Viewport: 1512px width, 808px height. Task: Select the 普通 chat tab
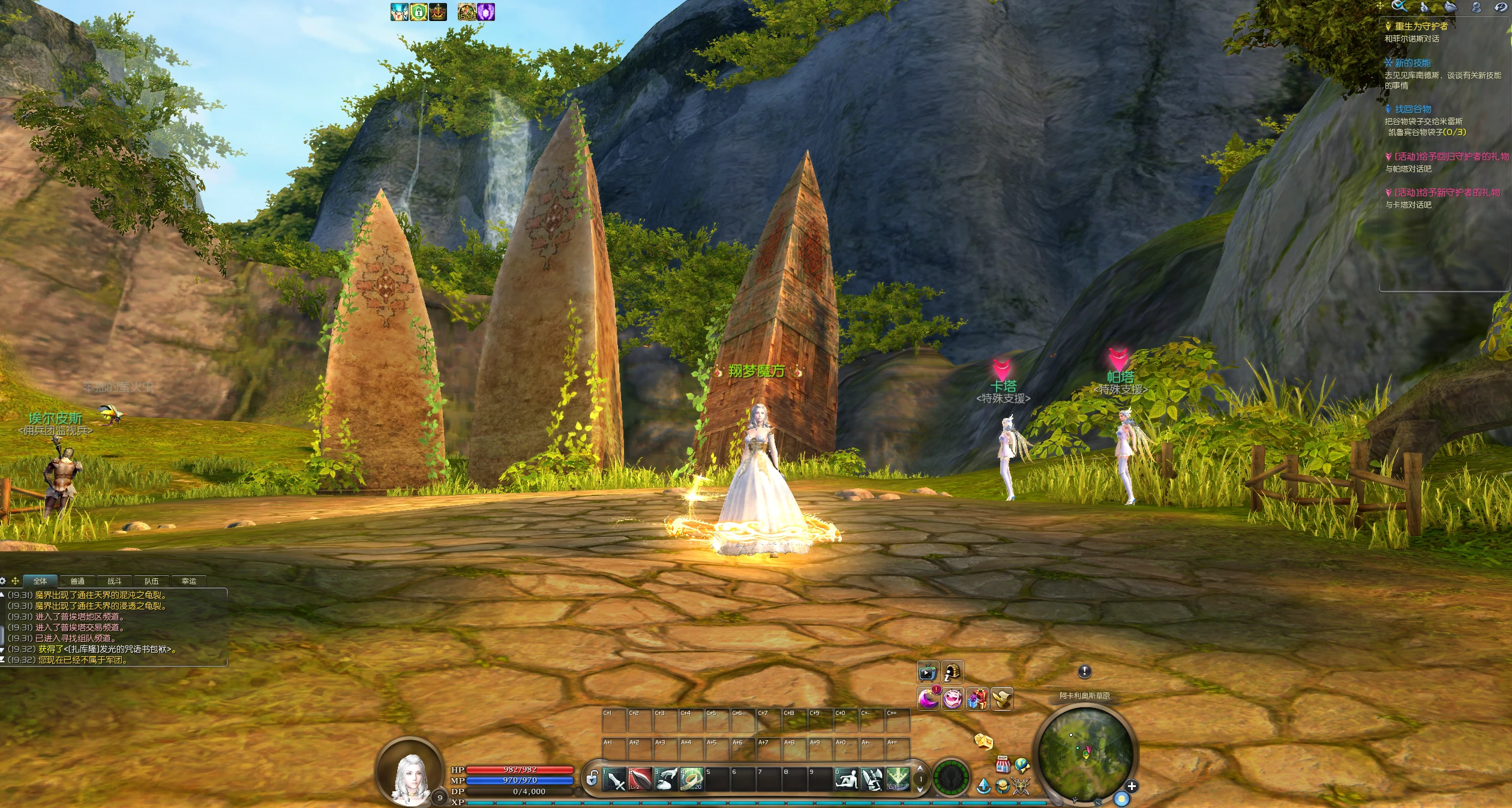point(77,581)
